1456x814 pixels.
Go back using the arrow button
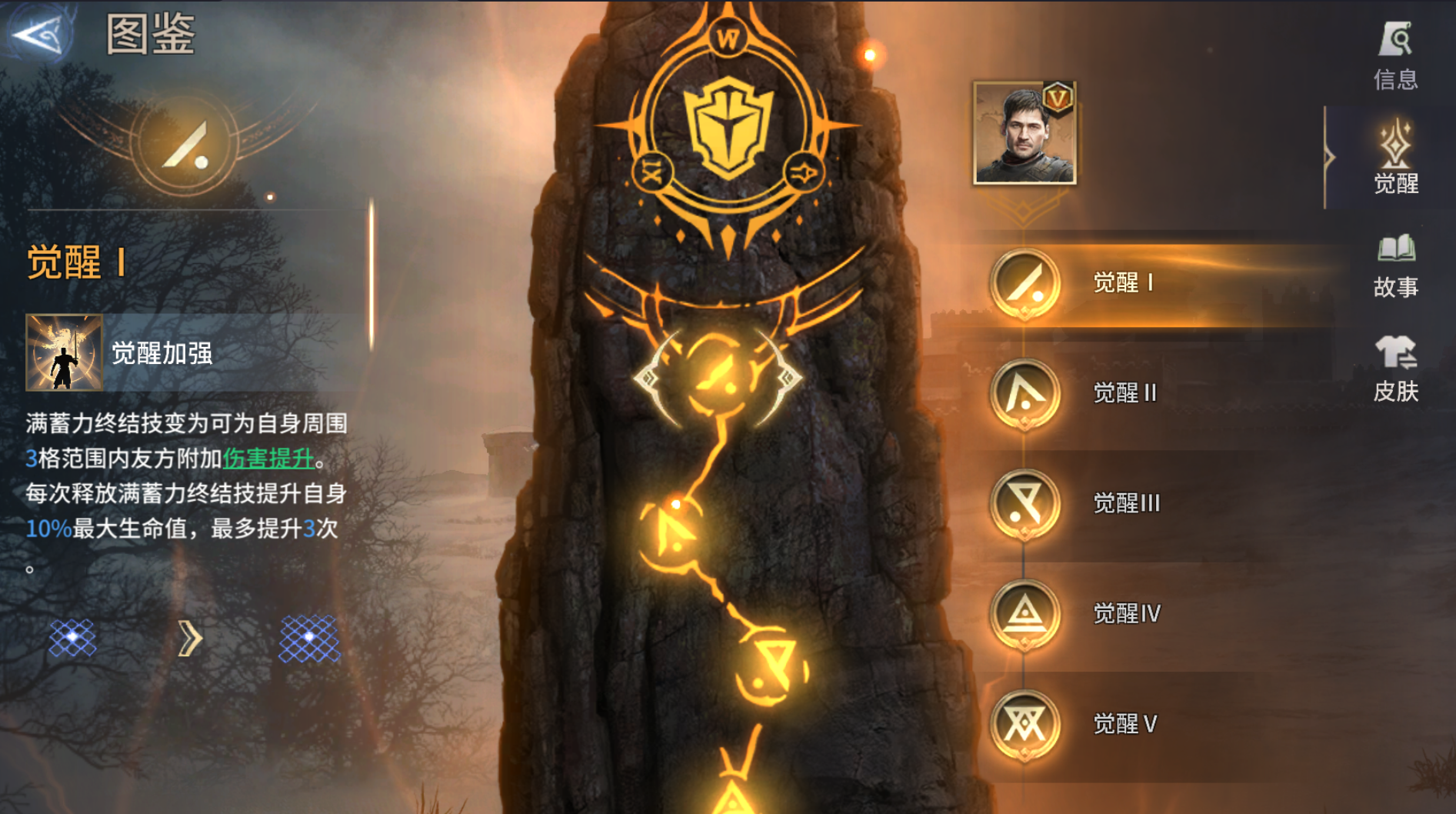tap(38, 34)
